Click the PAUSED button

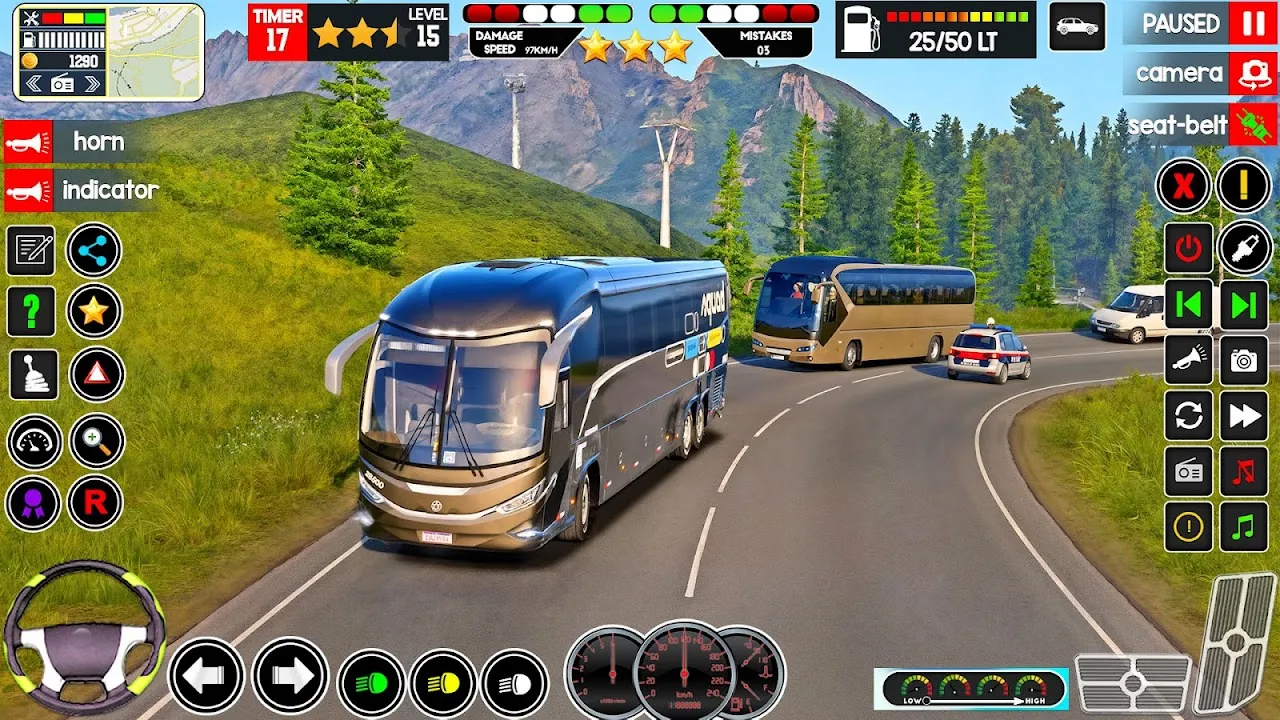tap(1200, 23)
